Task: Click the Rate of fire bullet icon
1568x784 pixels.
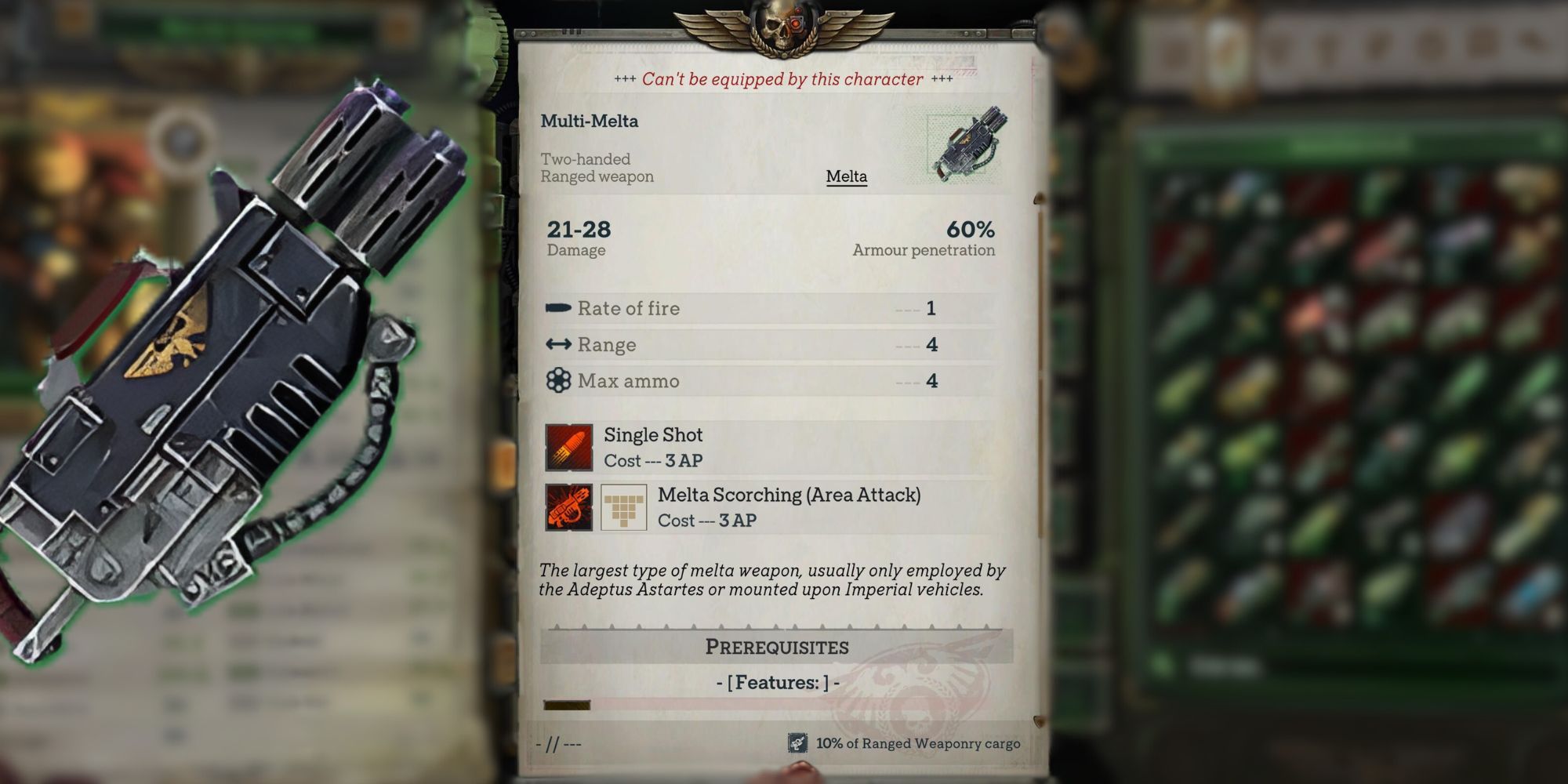Action: pos(559,308)
